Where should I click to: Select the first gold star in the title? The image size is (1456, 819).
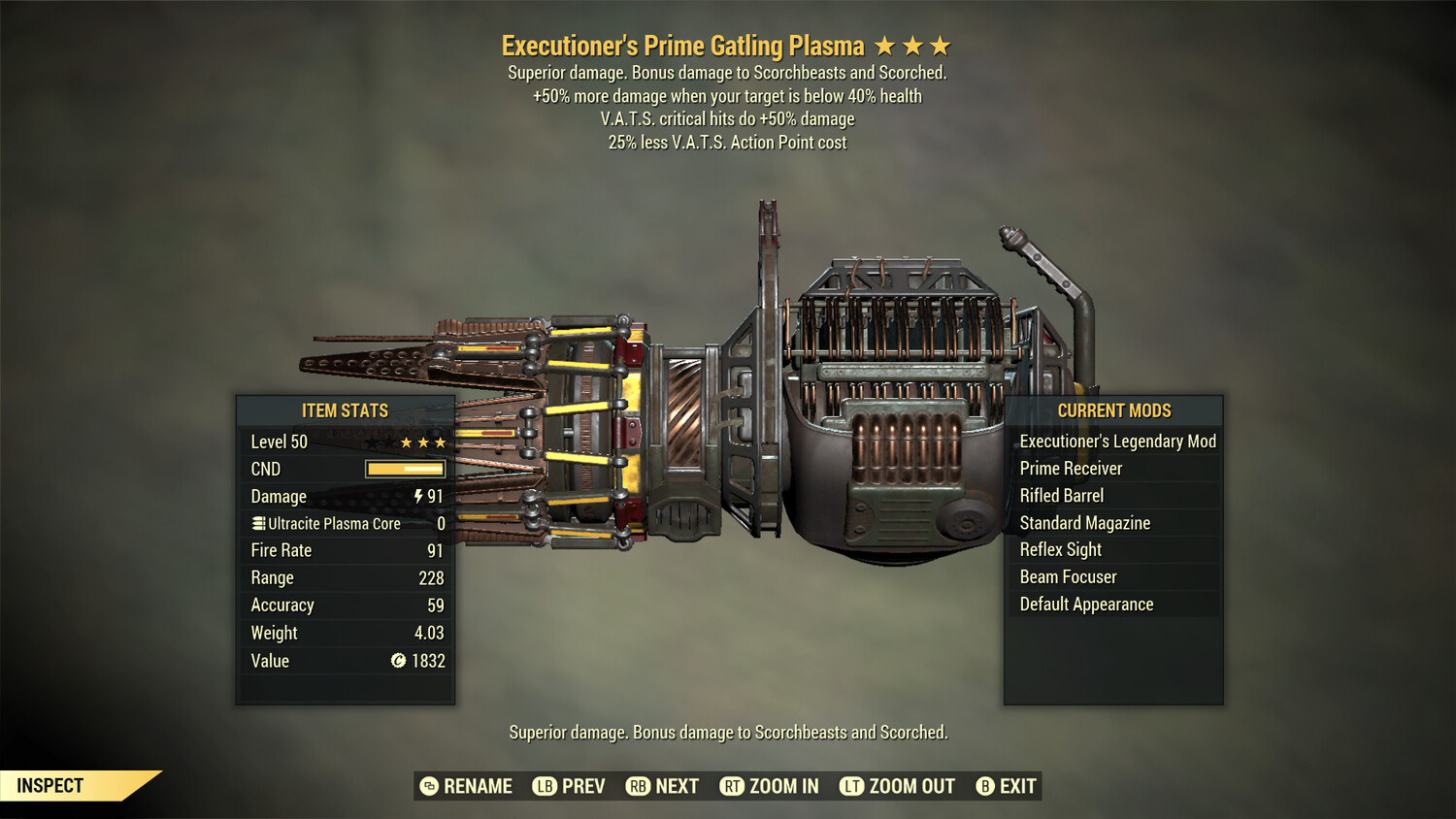[x=886, y=45]
